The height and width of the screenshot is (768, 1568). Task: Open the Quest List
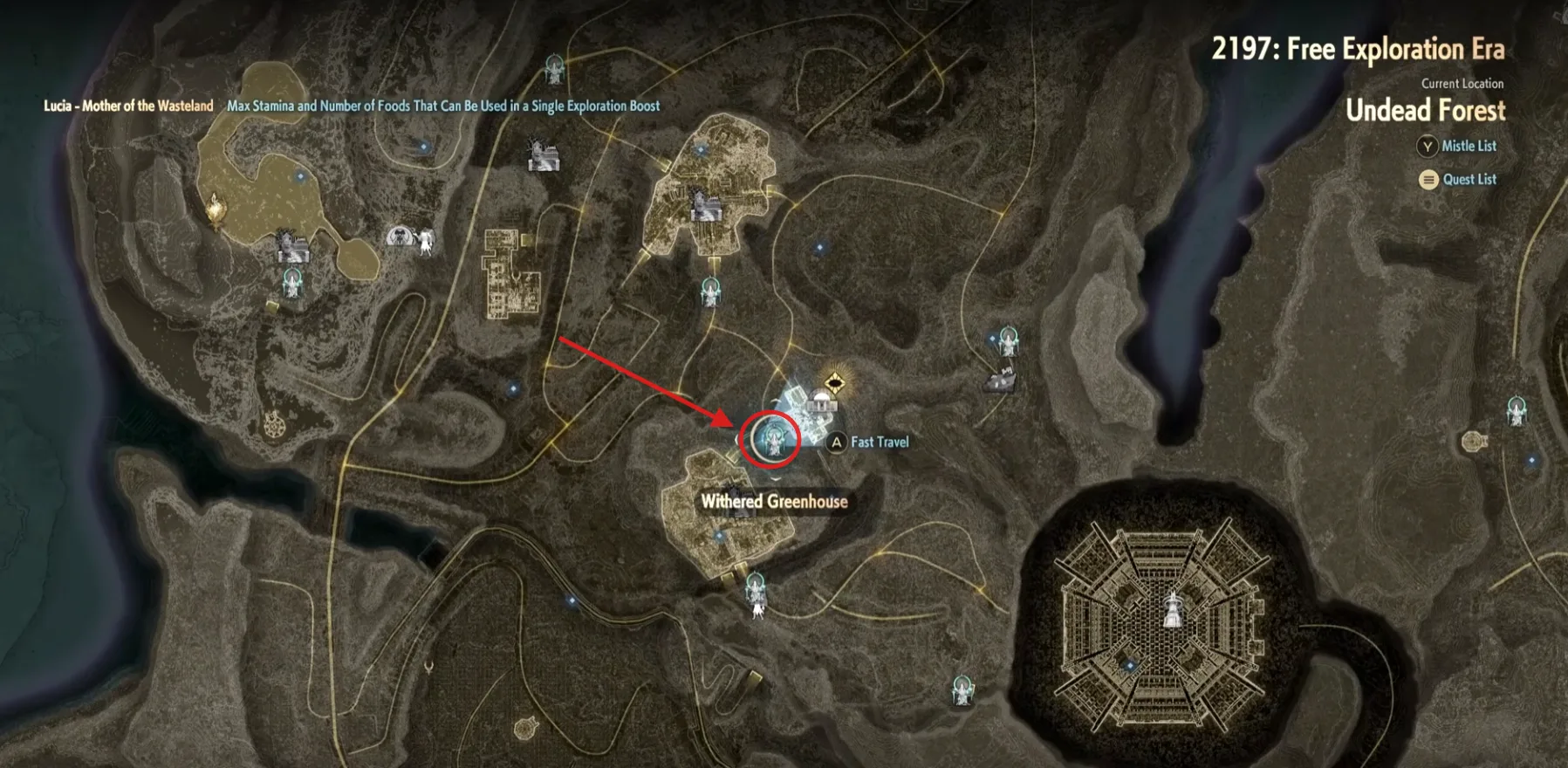1458,180
